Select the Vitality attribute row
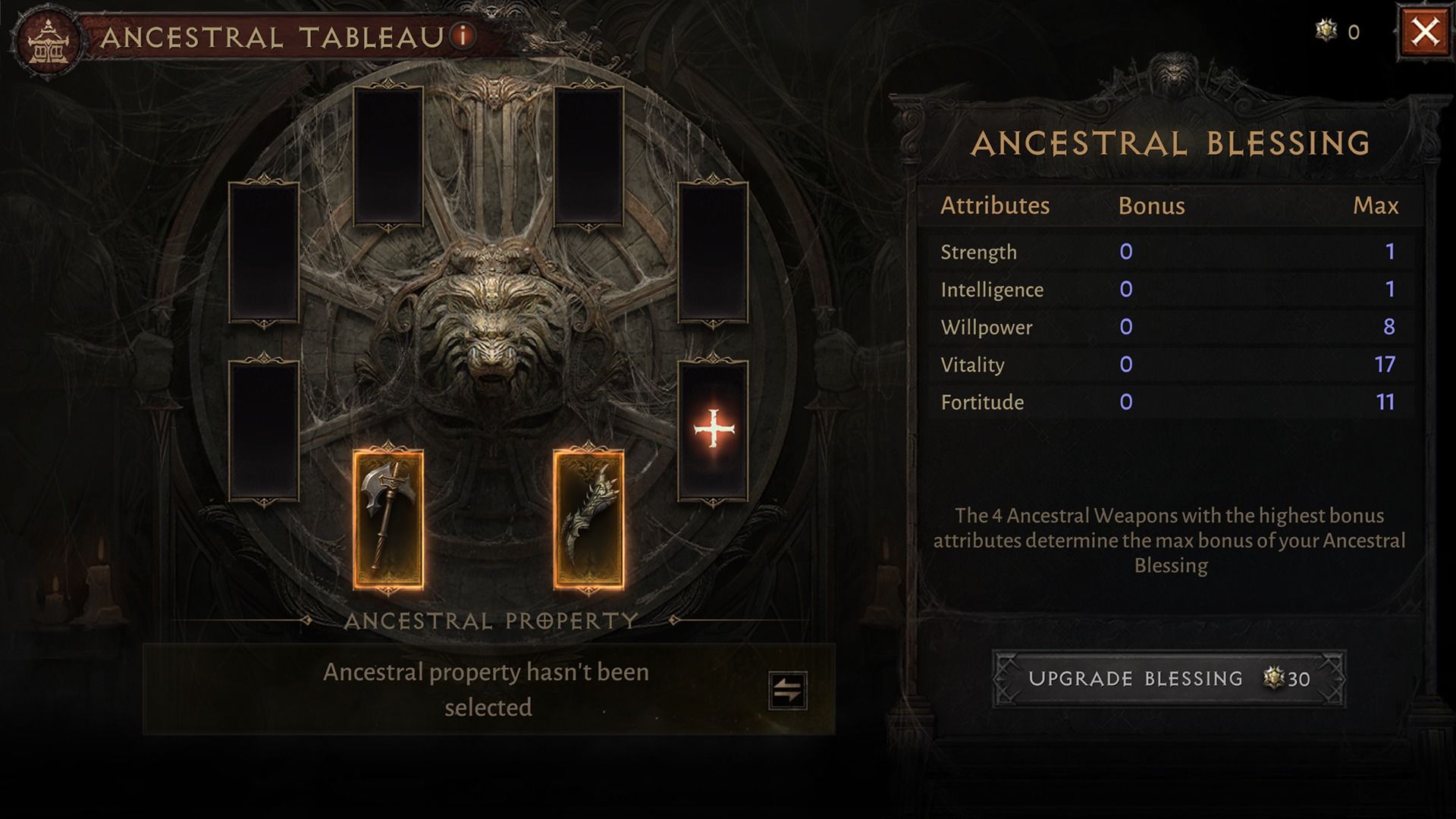 point(974,365)
